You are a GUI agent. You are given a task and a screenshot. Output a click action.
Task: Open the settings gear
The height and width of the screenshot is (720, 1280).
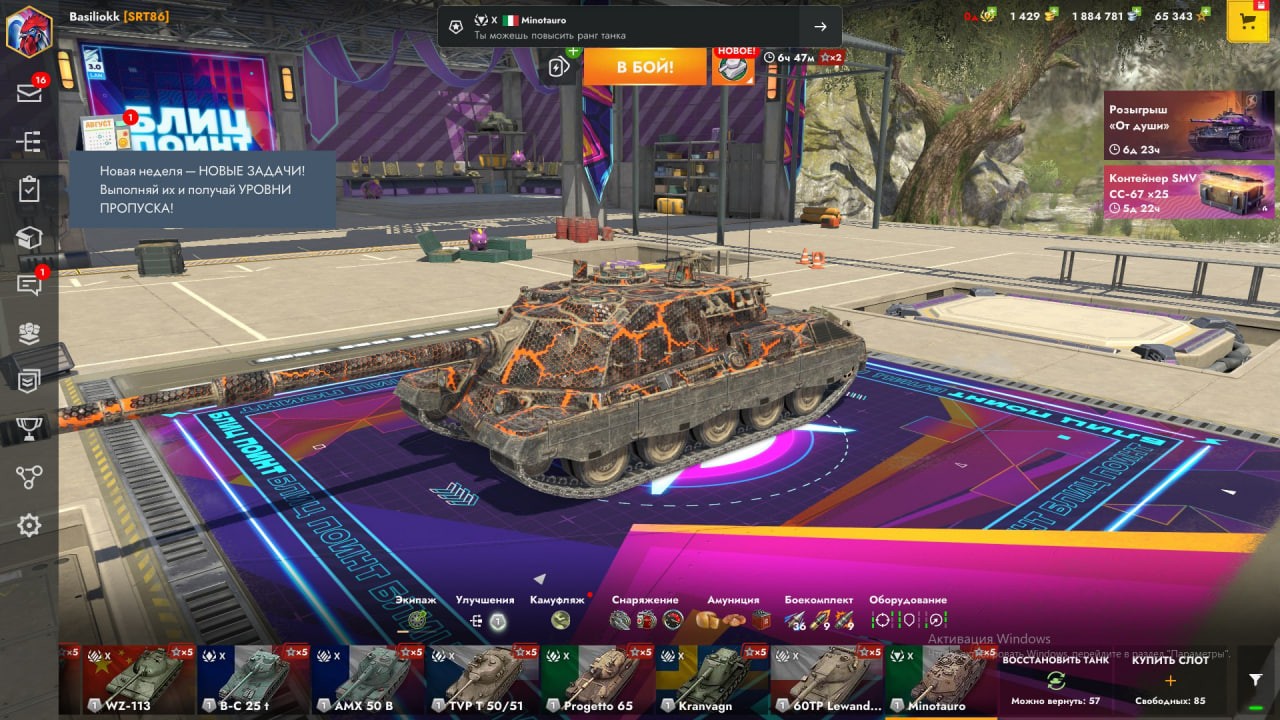pyautogui.click(x=29, y=525)
